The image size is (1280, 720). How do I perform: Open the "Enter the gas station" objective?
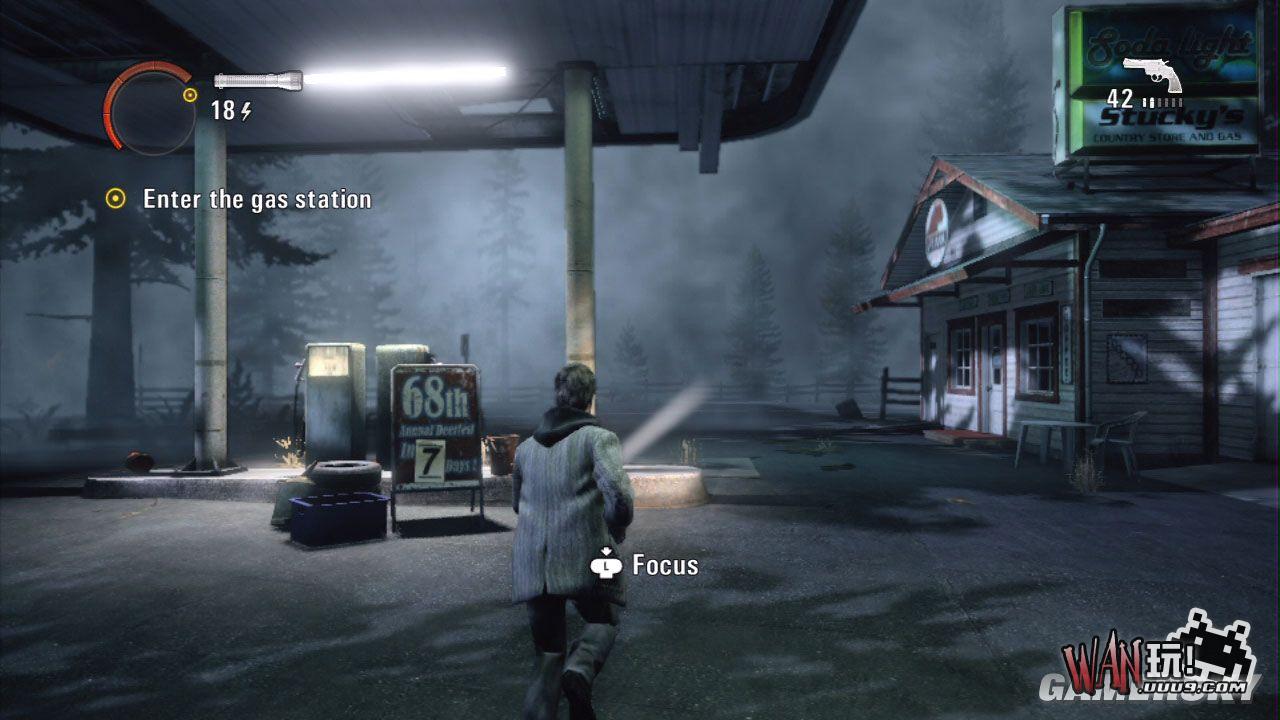pos(256,199)
